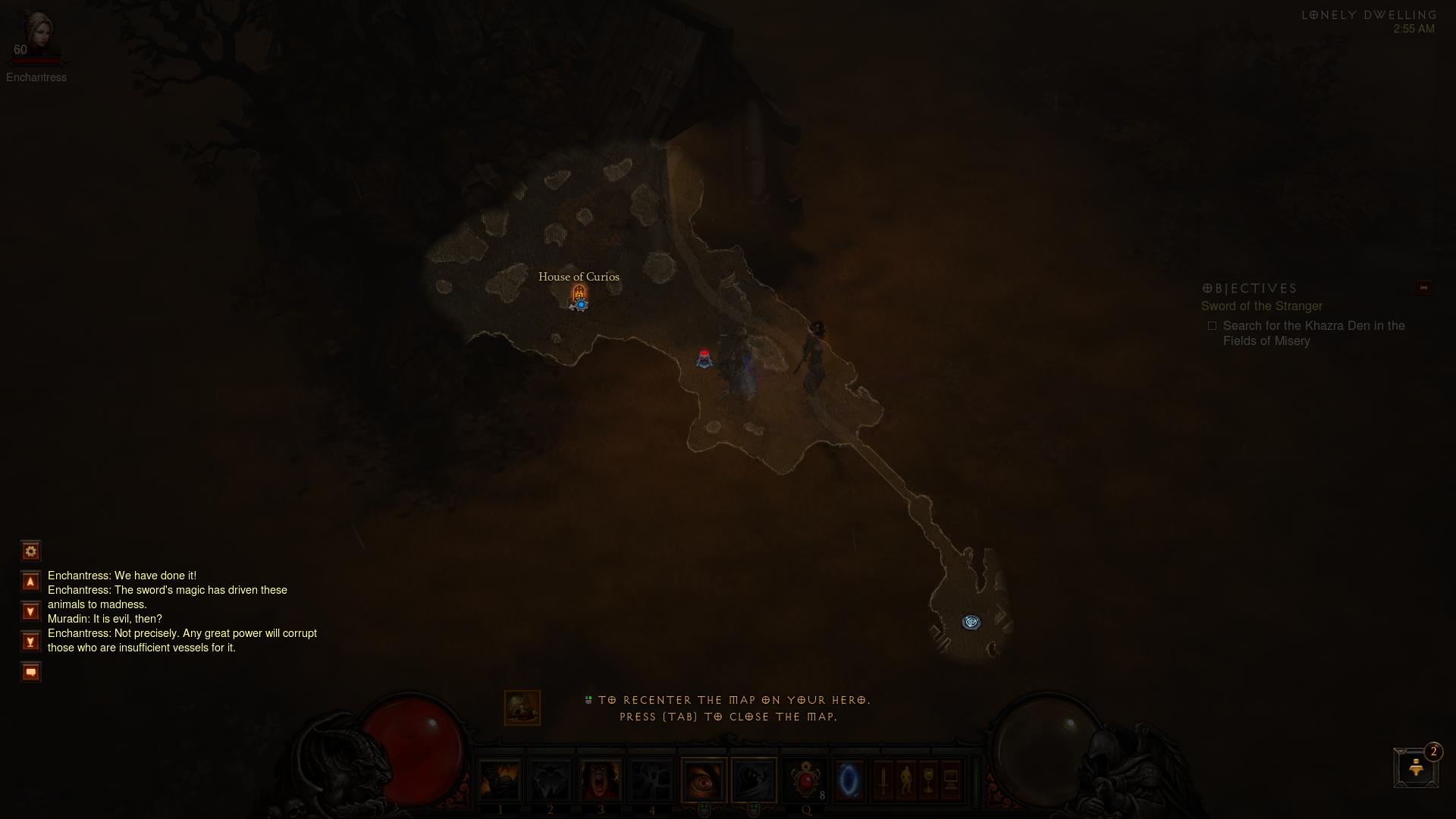Open the sword icon menu button
1456x819 pixels.
tap(883, 780)
